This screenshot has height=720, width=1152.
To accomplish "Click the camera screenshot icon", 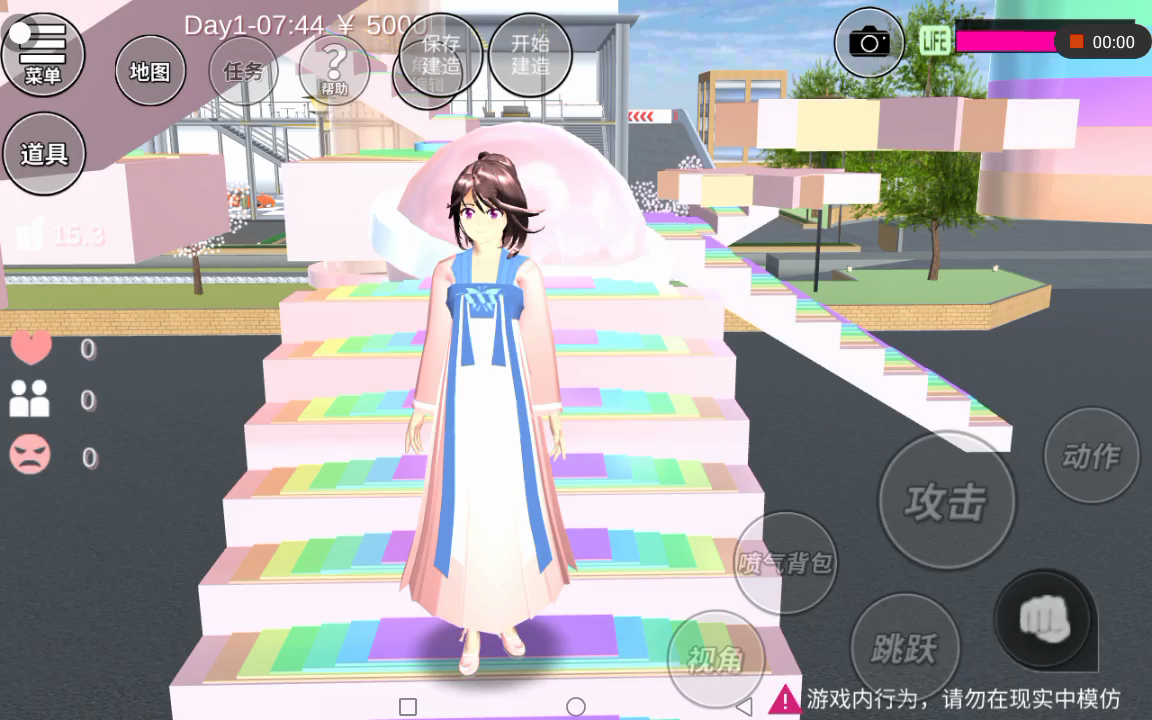I will [x=869, y=42].
